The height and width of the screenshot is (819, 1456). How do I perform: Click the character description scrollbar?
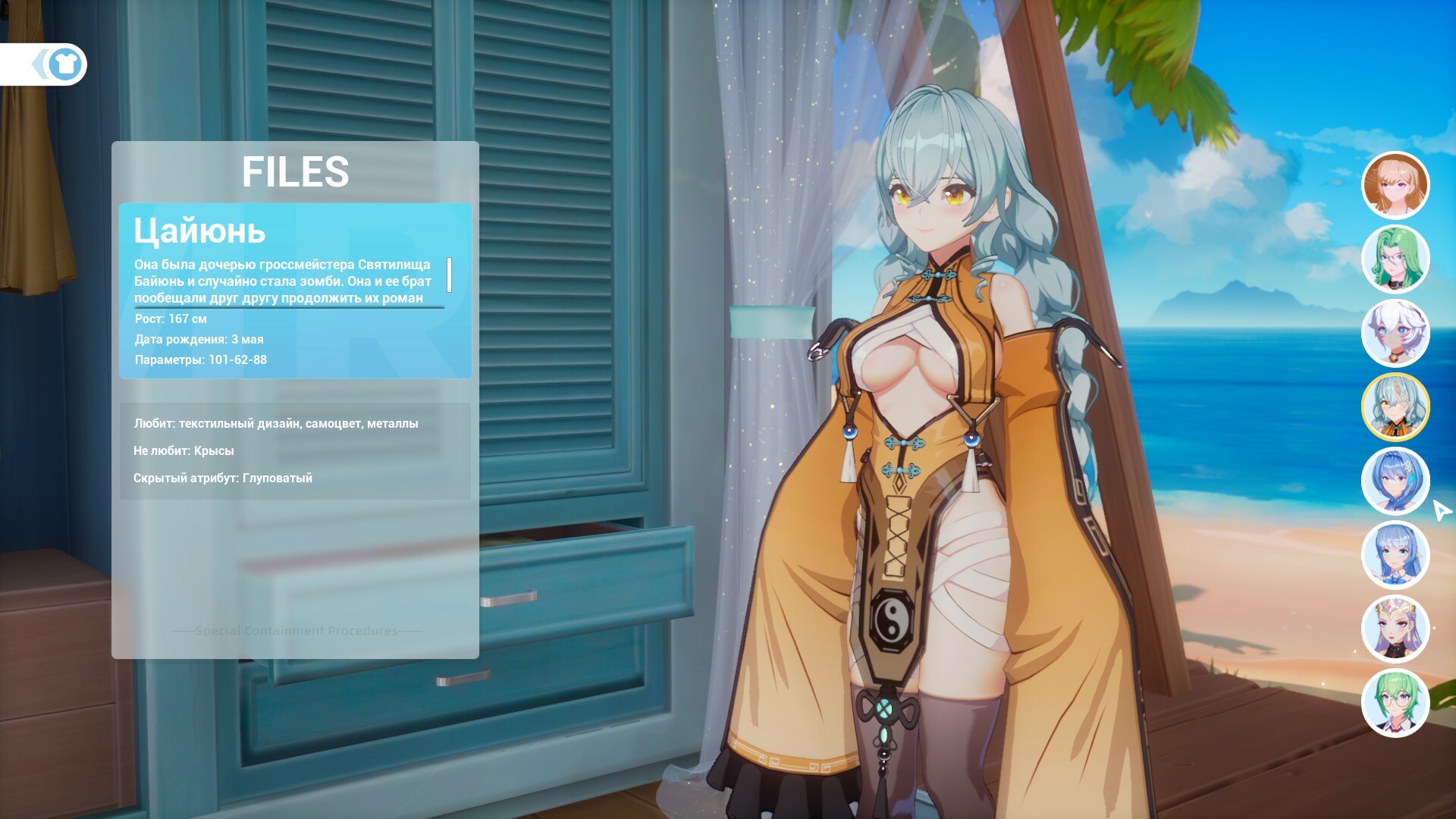click(x=450, y=275)
